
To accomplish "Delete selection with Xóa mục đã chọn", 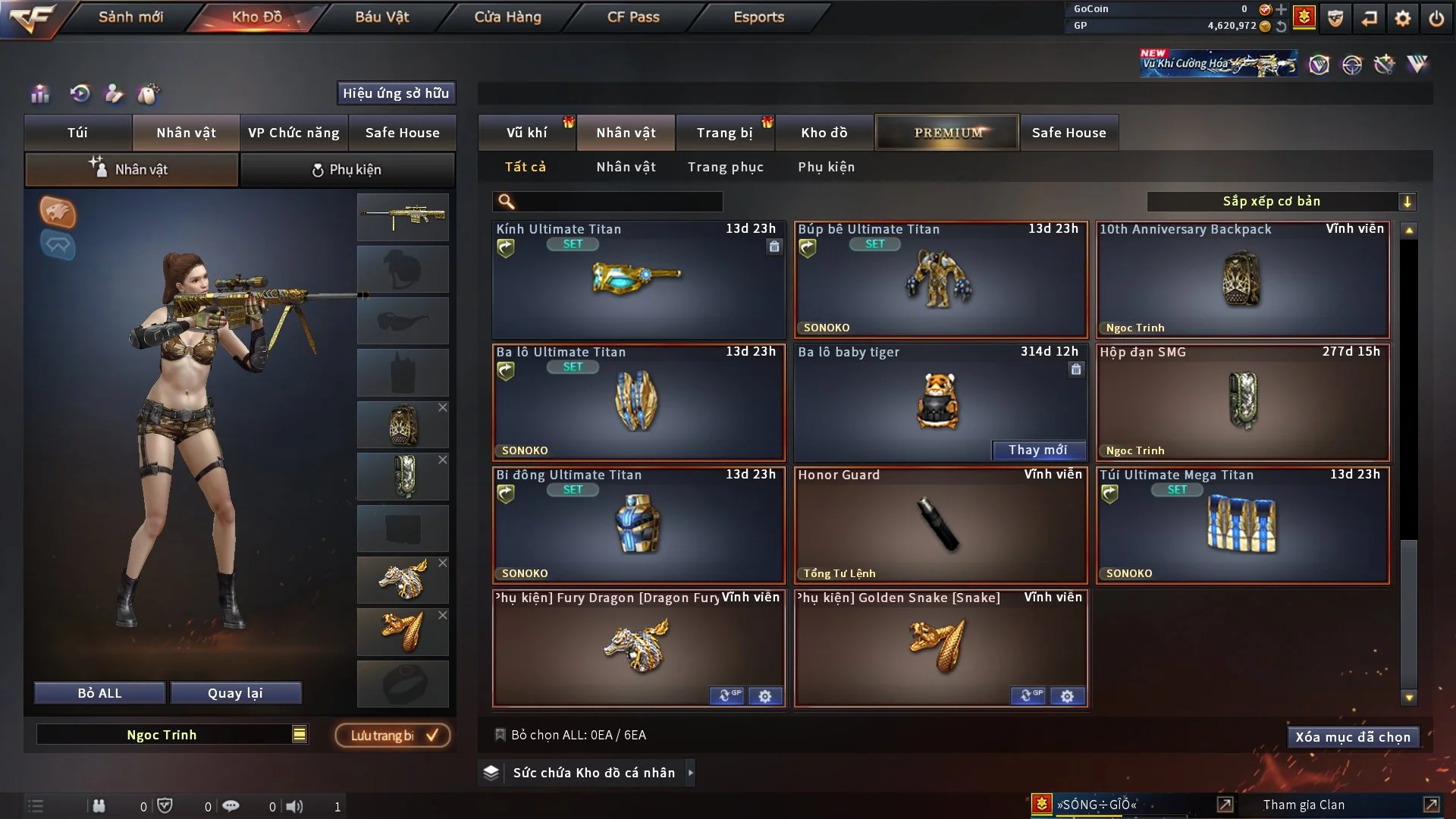I will coord(1352,737).
